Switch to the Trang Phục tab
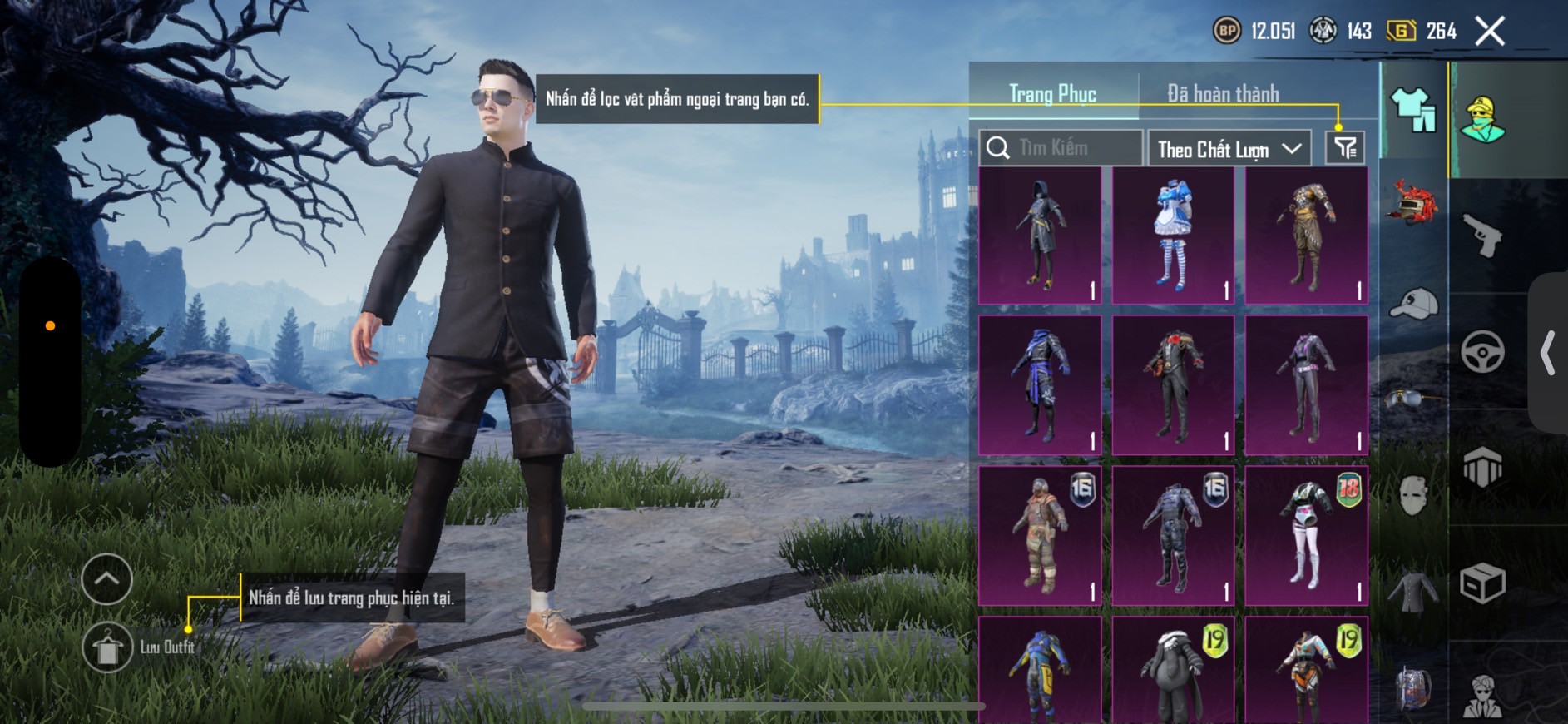This screenshot has height=724, width=1568. (x=1052, y=94)
